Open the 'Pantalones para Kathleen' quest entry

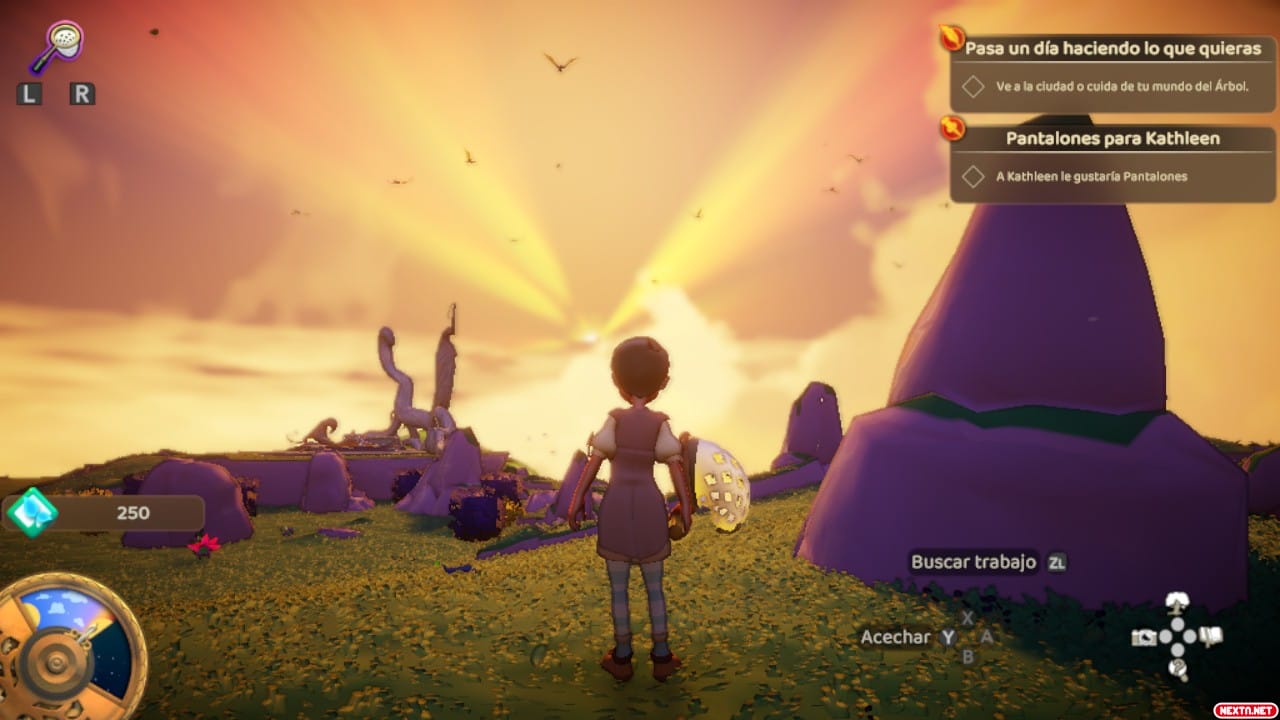point(1112,139)
